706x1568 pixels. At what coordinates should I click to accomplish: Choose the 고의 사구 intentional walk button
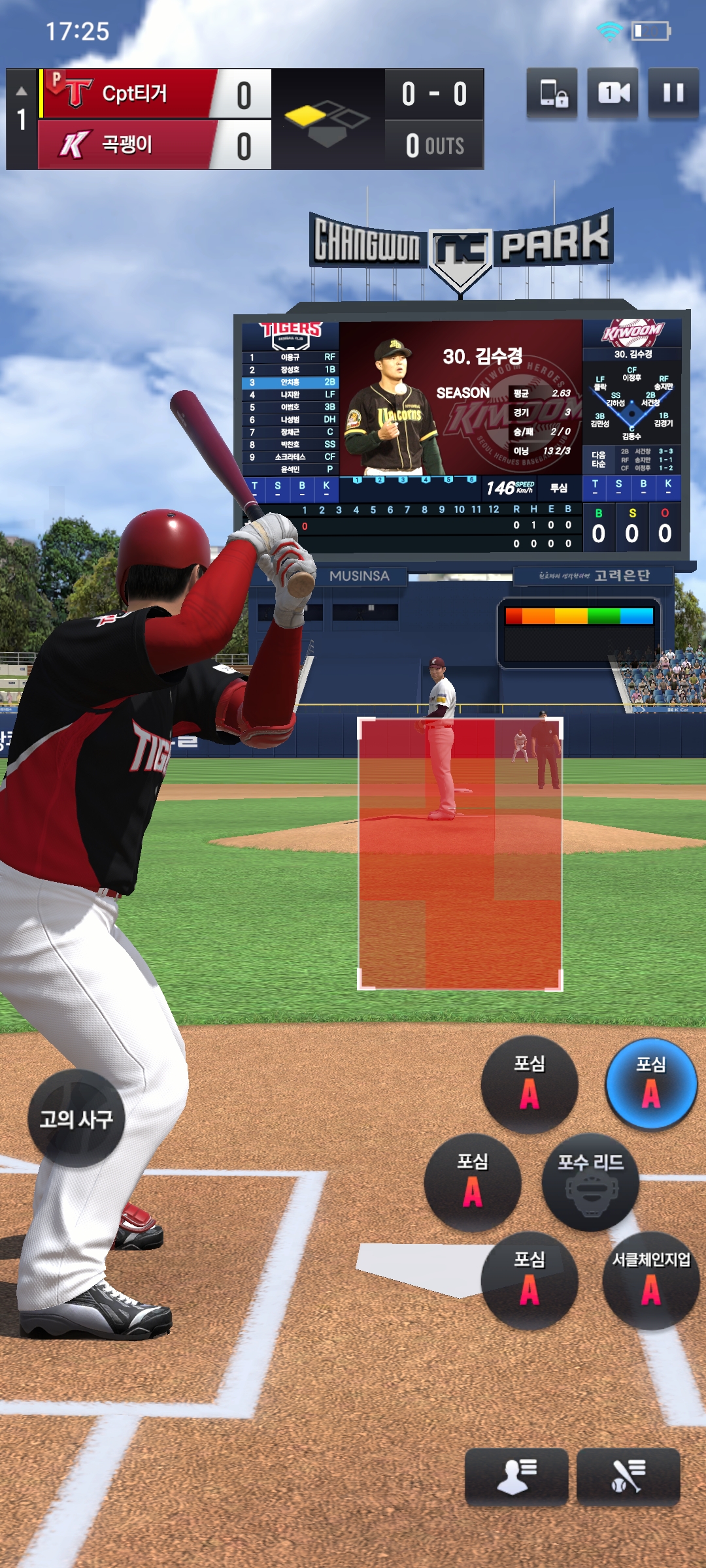pyautogui.click(x=76, y=1119)
